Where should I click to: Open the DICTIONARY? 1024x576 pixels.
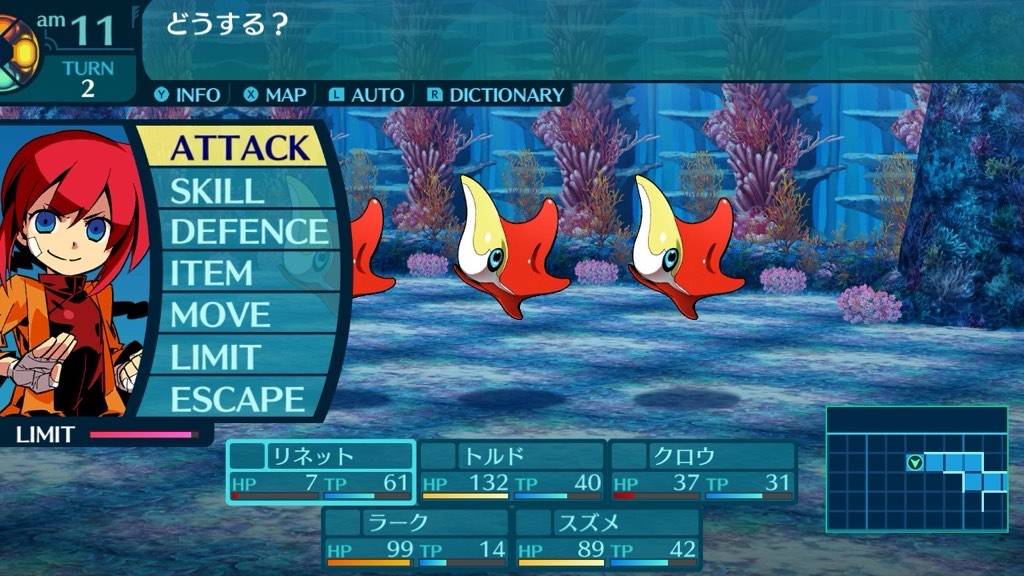(x=496, y=95)
